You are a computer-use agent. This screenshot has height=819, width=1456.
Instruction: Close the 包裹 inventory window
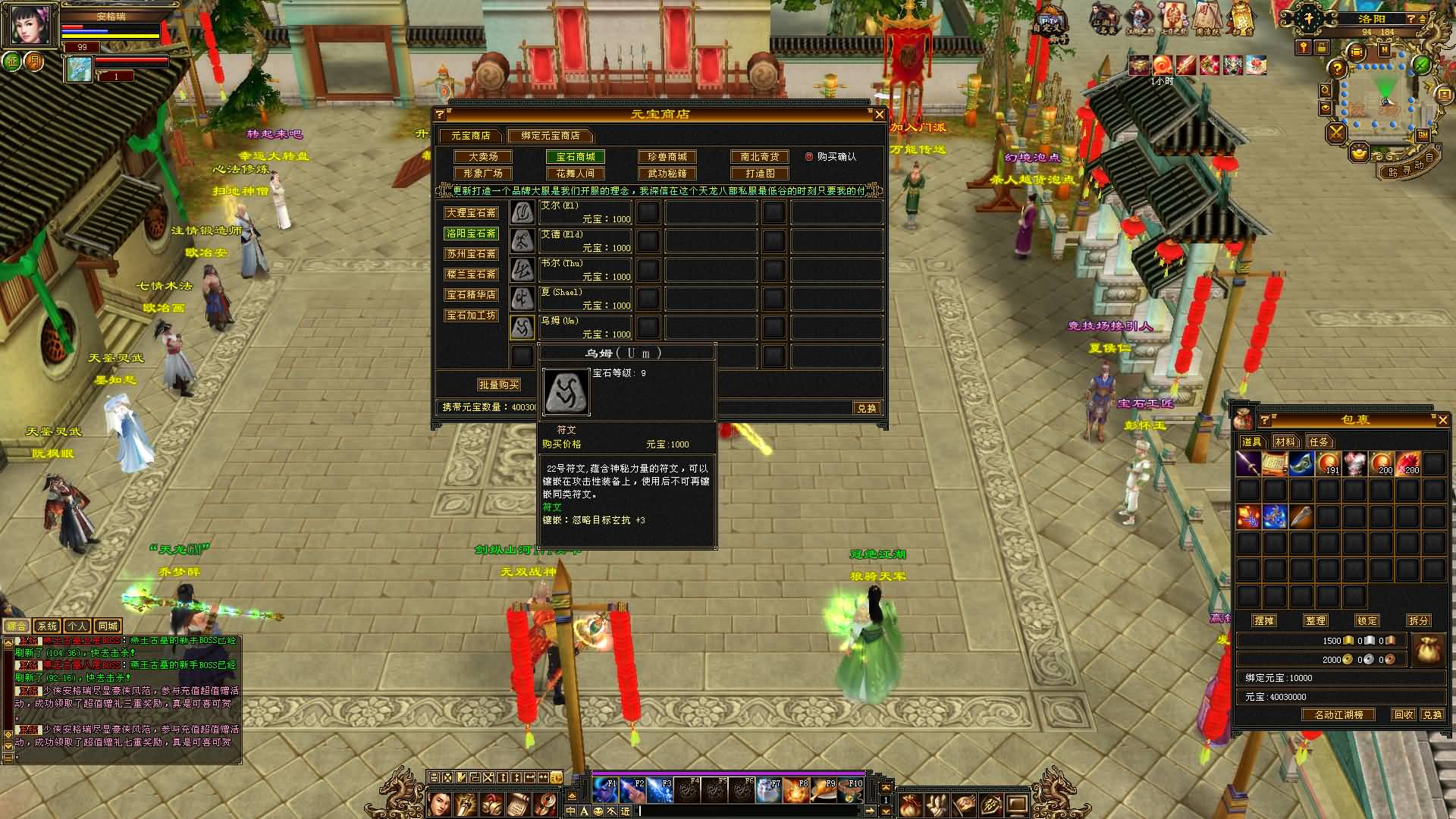1442,420
